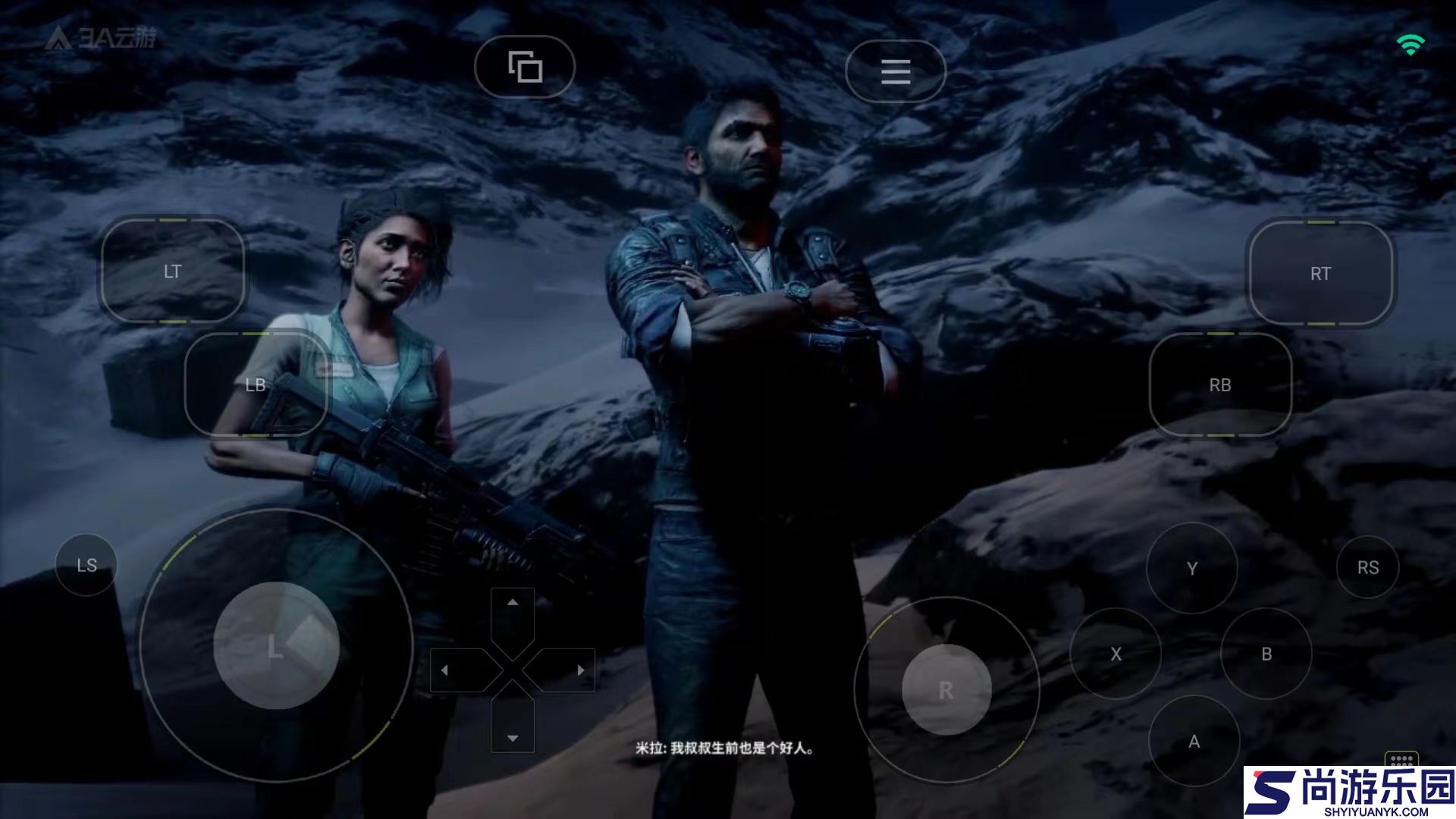This screenshot has width=1456, height=819.
Task: Tap the LB bumper button
Action: point(256,385)
